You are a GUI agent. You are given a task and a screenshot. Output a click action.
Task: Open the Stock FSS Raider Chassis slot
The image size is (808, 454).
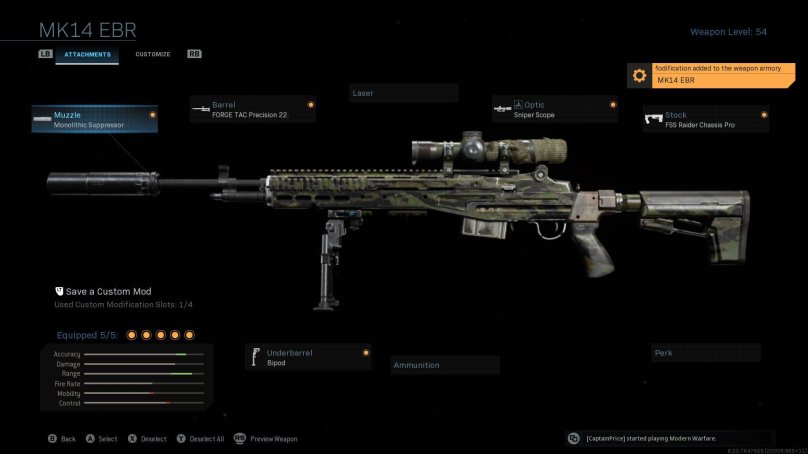coord(707,119)
